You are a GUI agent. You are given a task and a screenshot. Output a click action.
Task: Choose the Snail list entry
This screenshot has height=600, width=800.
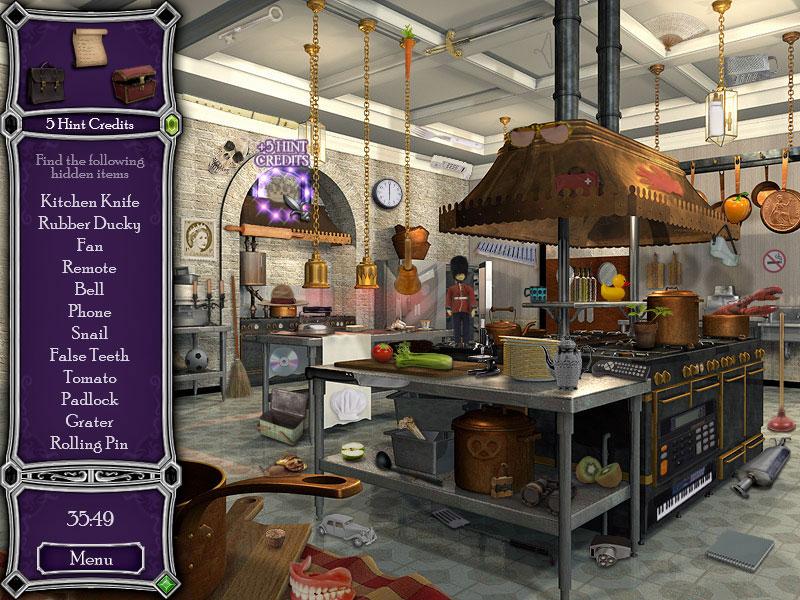pos(89,333)
